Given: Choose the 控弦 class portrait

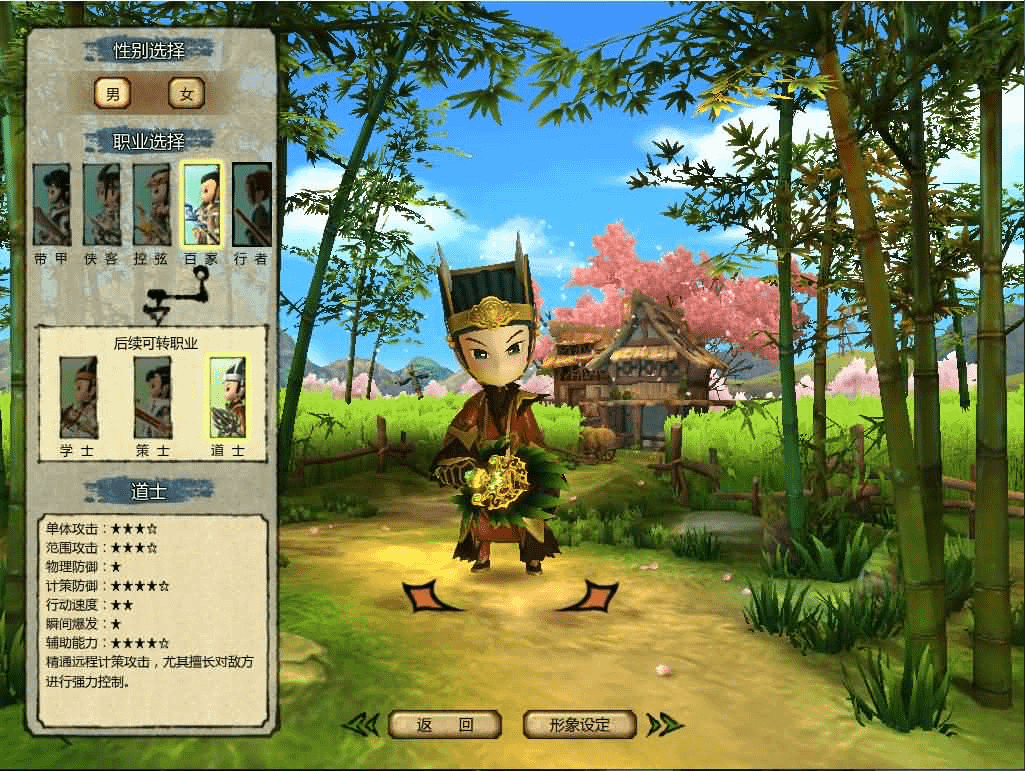Looking at the screenshot, I should (x=151, y=206).
